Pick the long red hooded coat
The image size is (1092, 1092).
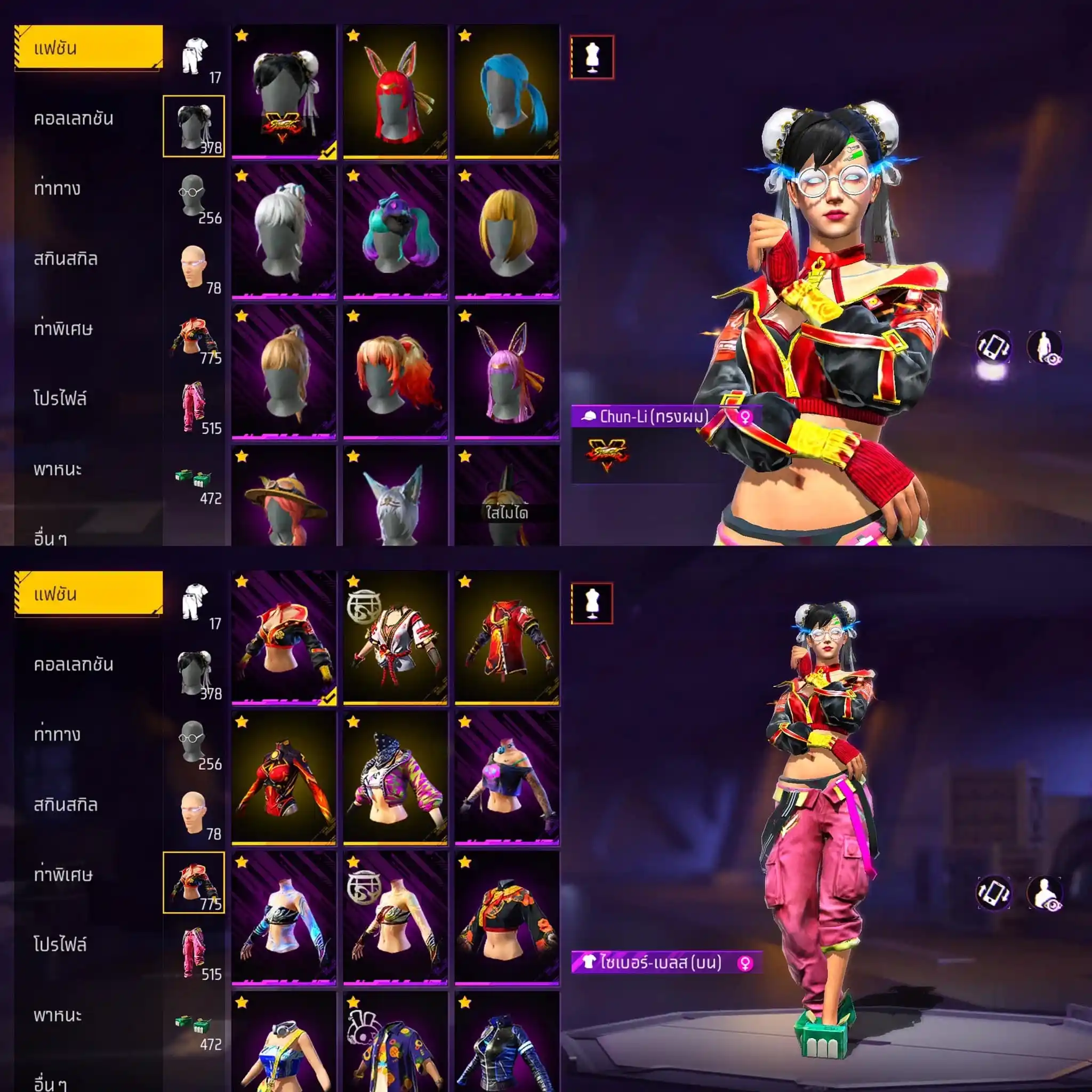tap(507, 638)
